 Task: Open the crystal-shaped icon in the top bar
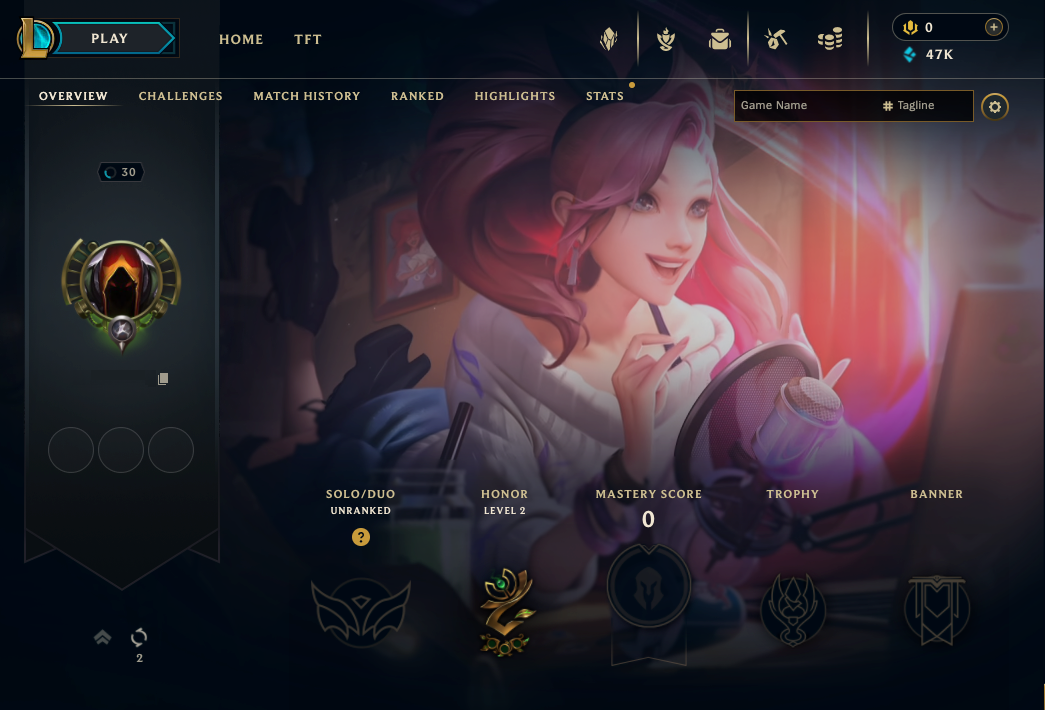click(x=609, y=40)
